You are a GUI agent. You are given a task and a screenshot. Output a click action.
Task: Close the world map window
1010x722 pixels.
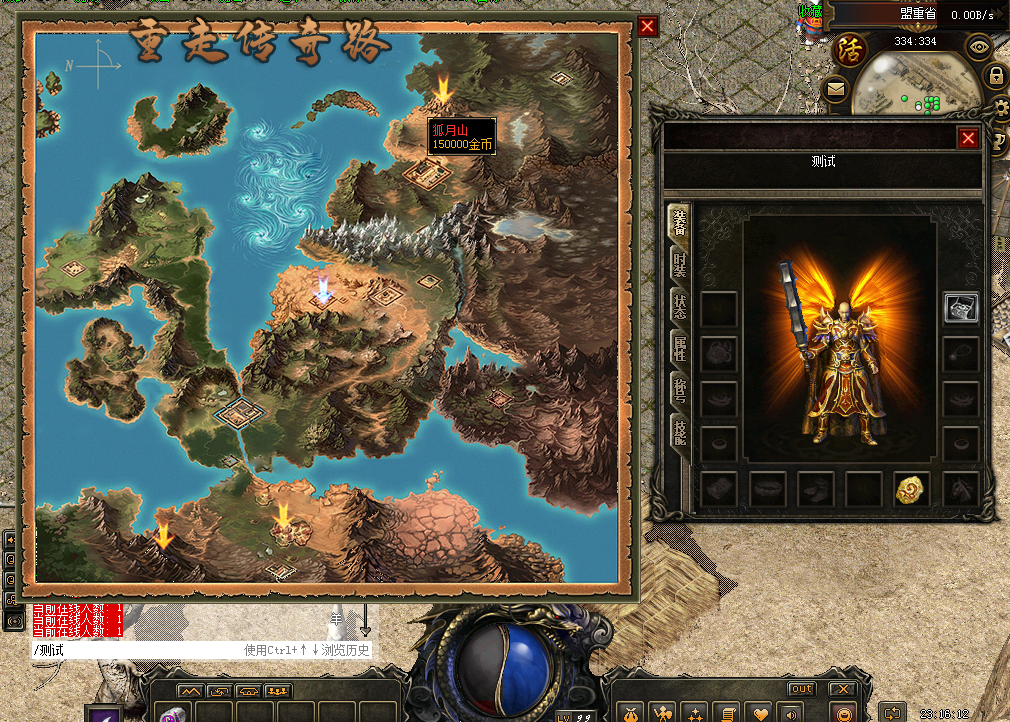(648, 27)
